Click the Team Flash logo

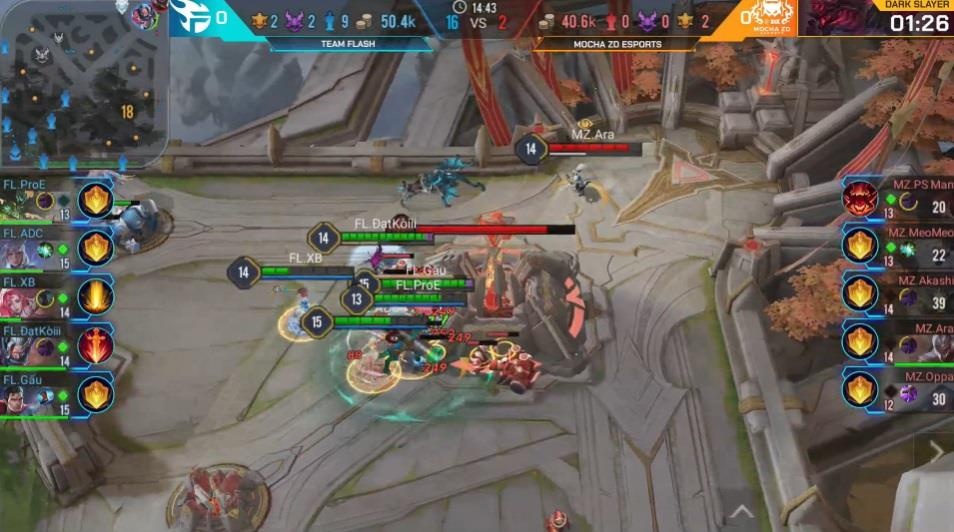click(191, 17)
